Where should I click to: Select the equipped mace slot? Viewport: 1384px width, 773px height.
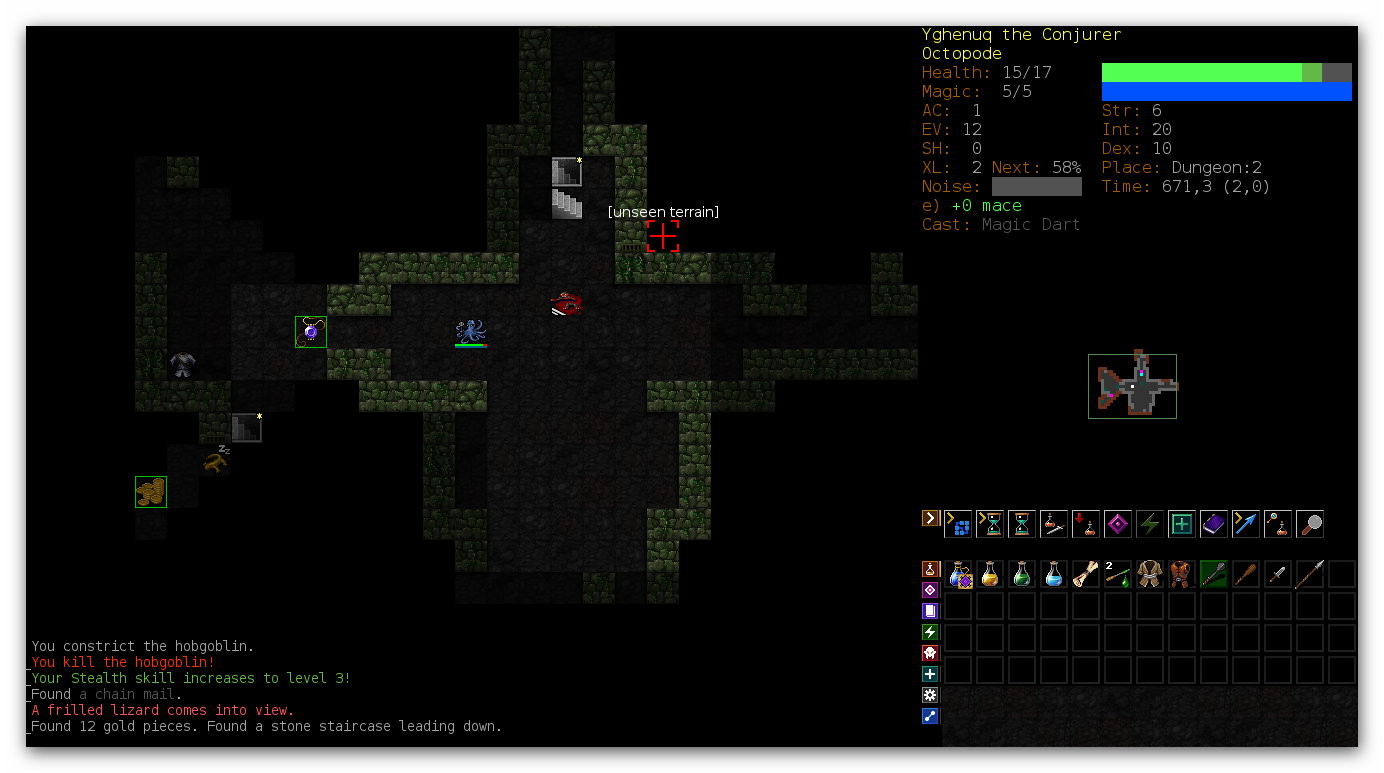1214,574
